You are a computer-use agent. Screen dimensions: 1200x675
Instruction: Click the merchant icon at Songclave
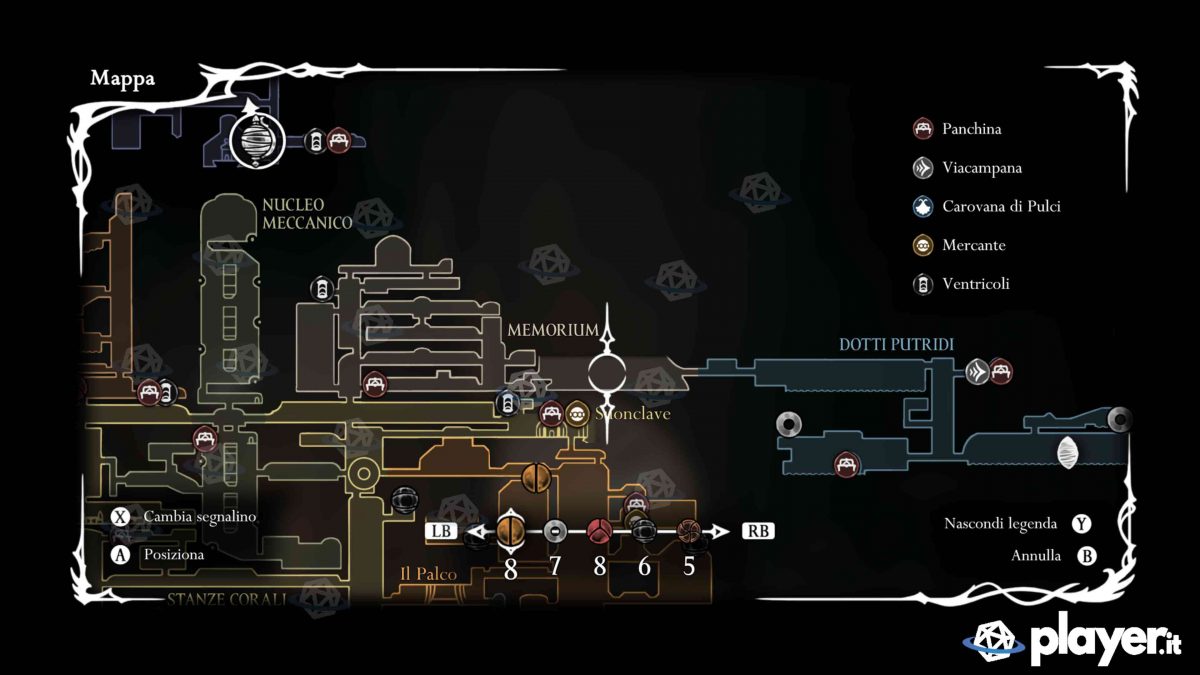click(576, 413)
